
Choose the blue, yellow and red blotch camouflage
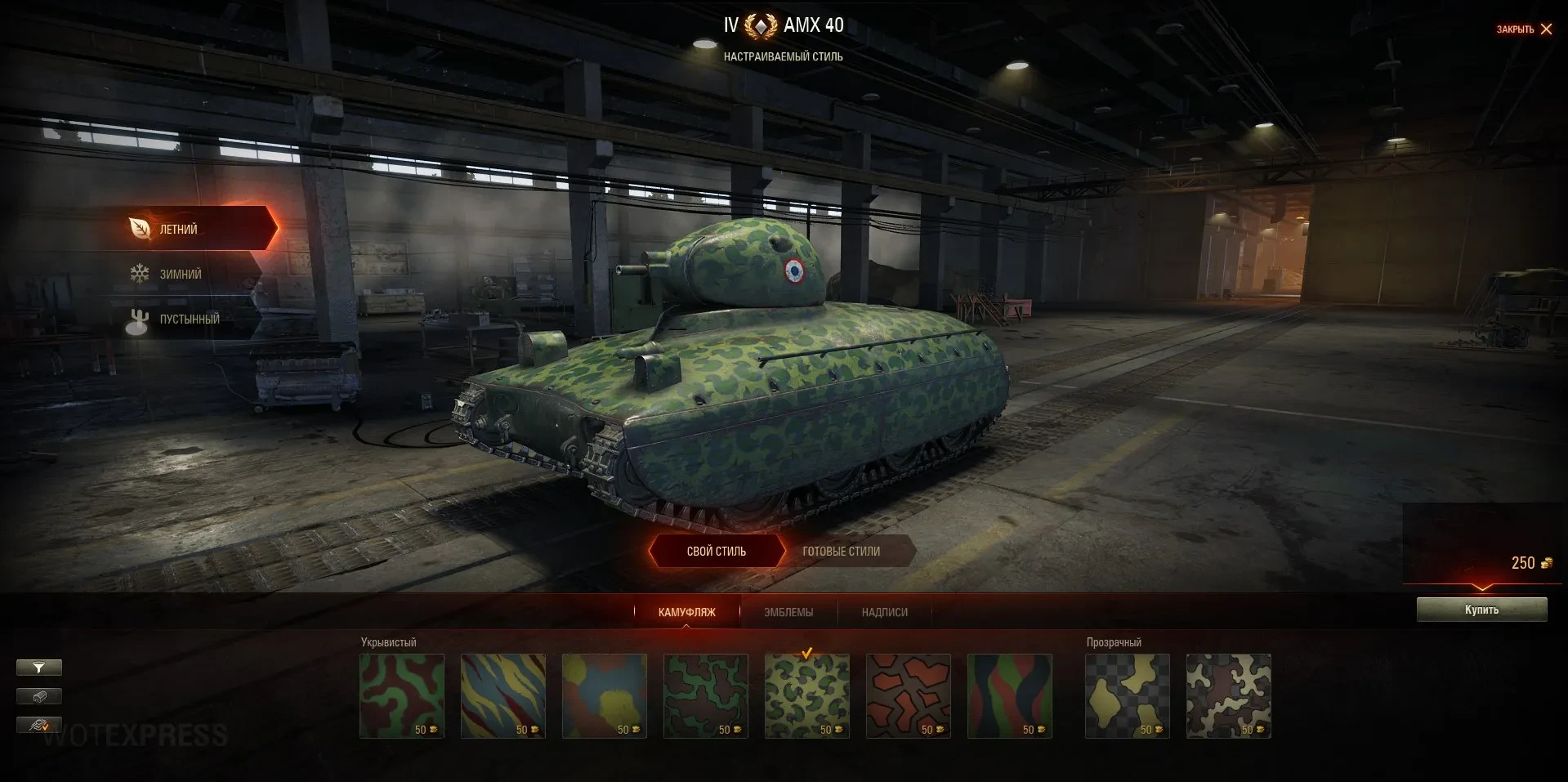605,695
